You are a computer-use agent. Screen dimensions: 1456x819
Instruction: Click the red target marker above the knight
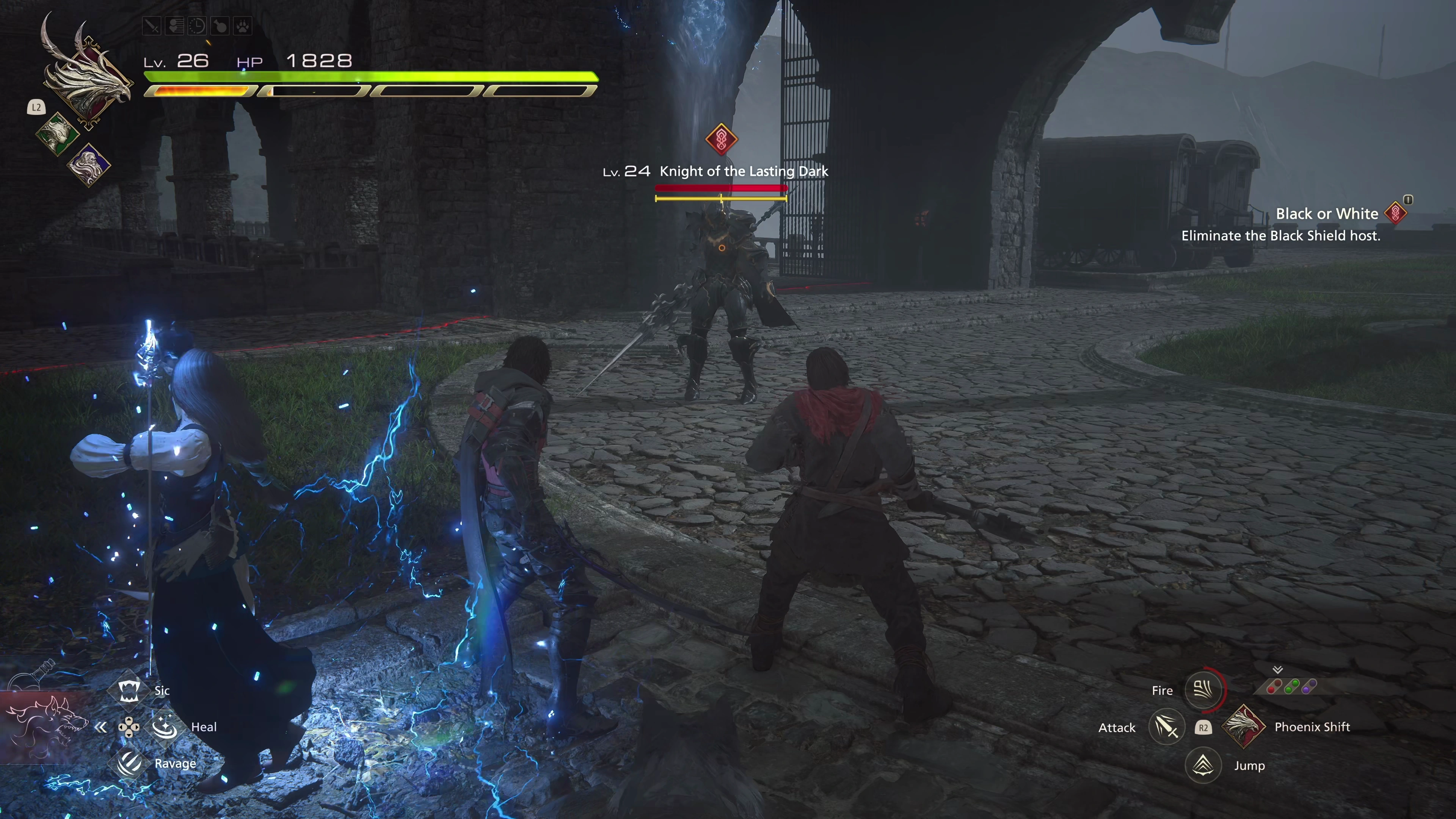(x=721, y=138)
